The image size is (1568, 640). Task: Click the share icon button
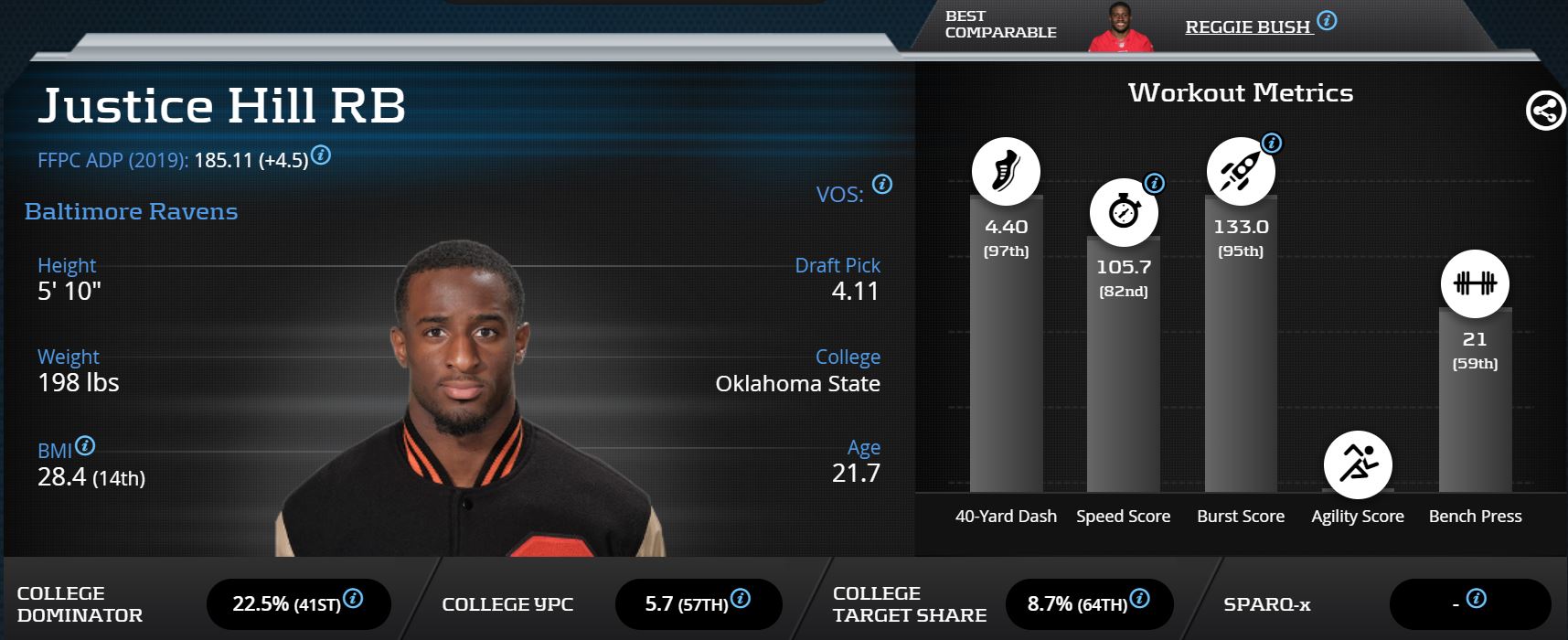pyautogui.click(x=1545, y=112)
